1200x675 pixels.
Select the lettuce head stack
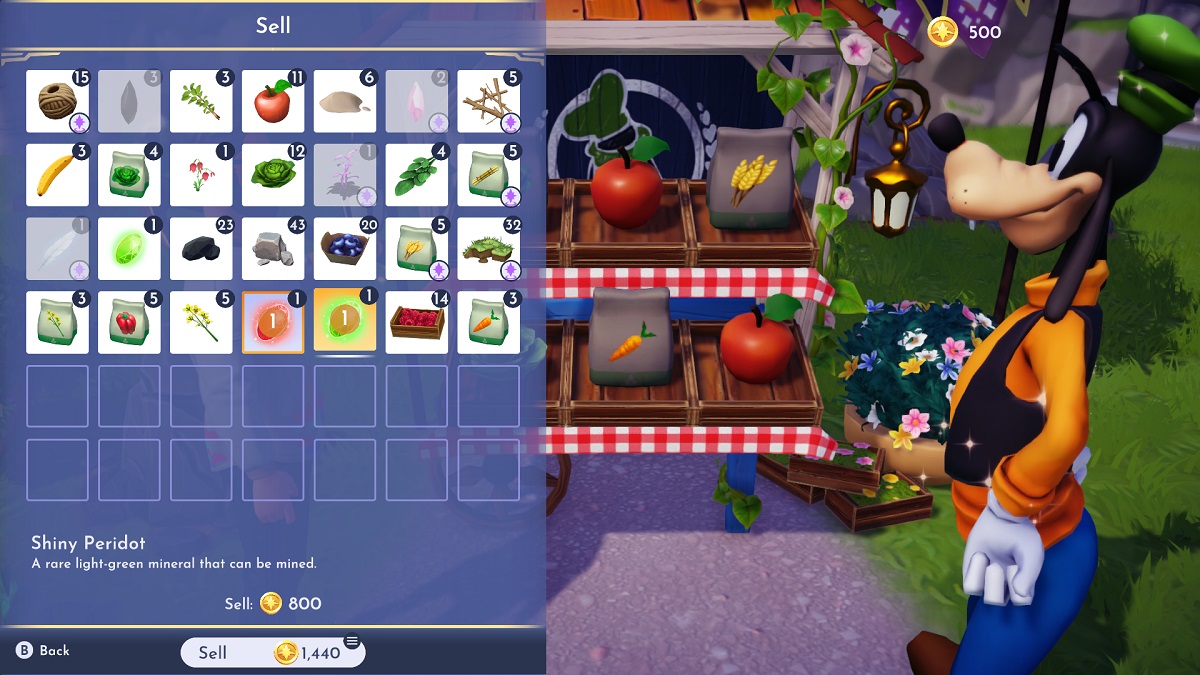pyautogui.click(x=273, y=175)
